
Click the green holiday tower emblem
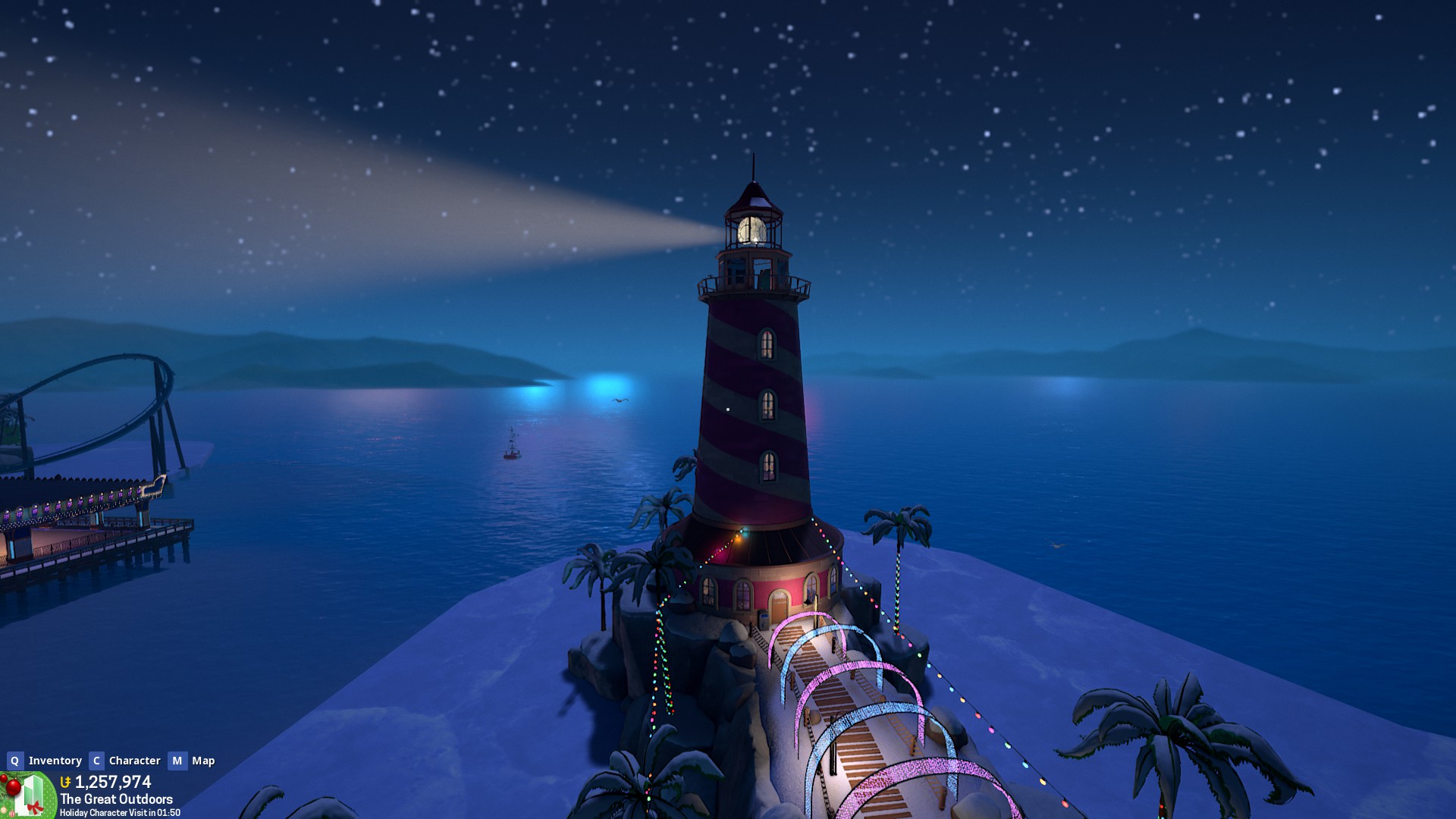click(29, 796)
